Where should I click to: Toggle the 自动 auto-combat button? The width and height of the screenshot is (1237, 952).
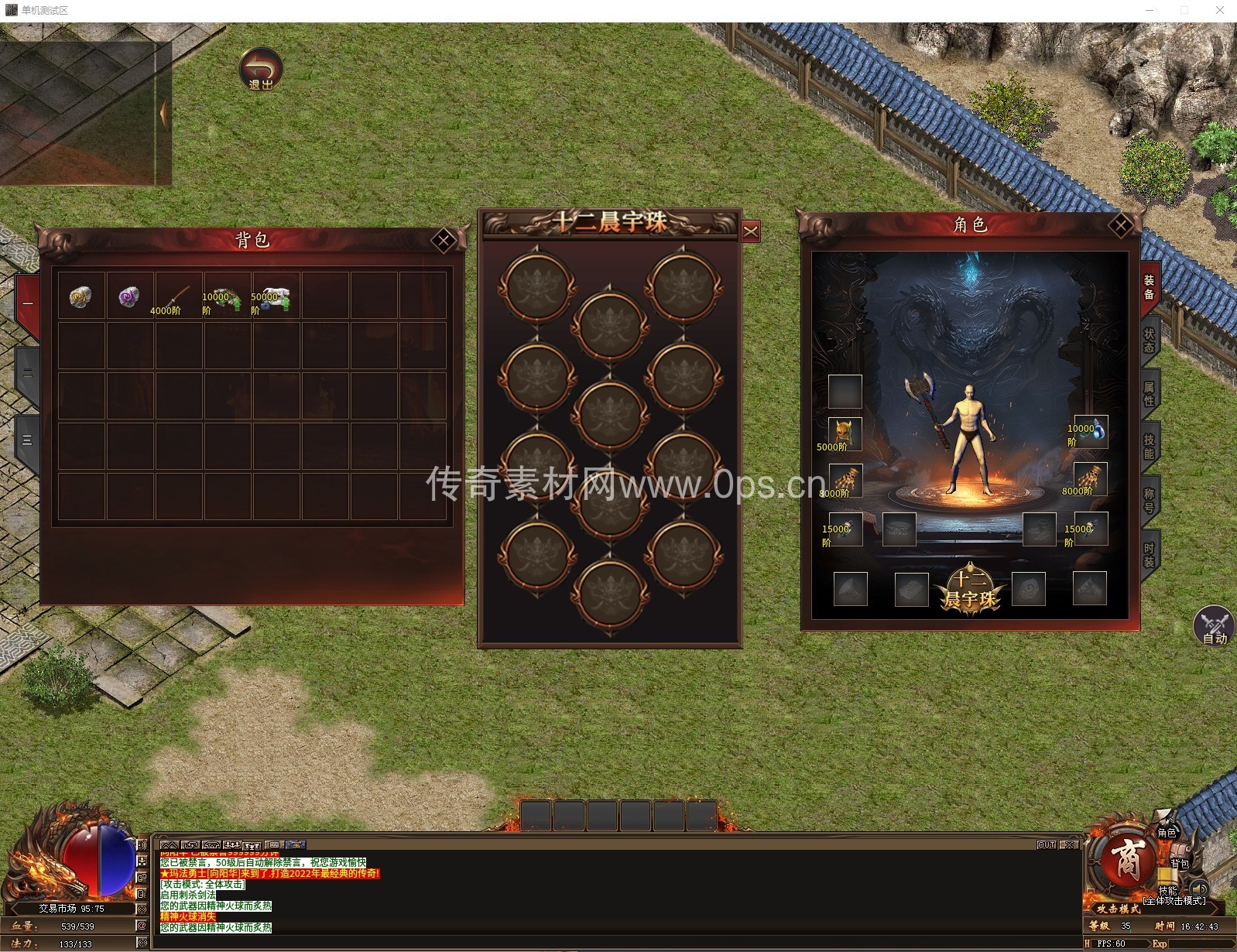tap(1213, 625)
